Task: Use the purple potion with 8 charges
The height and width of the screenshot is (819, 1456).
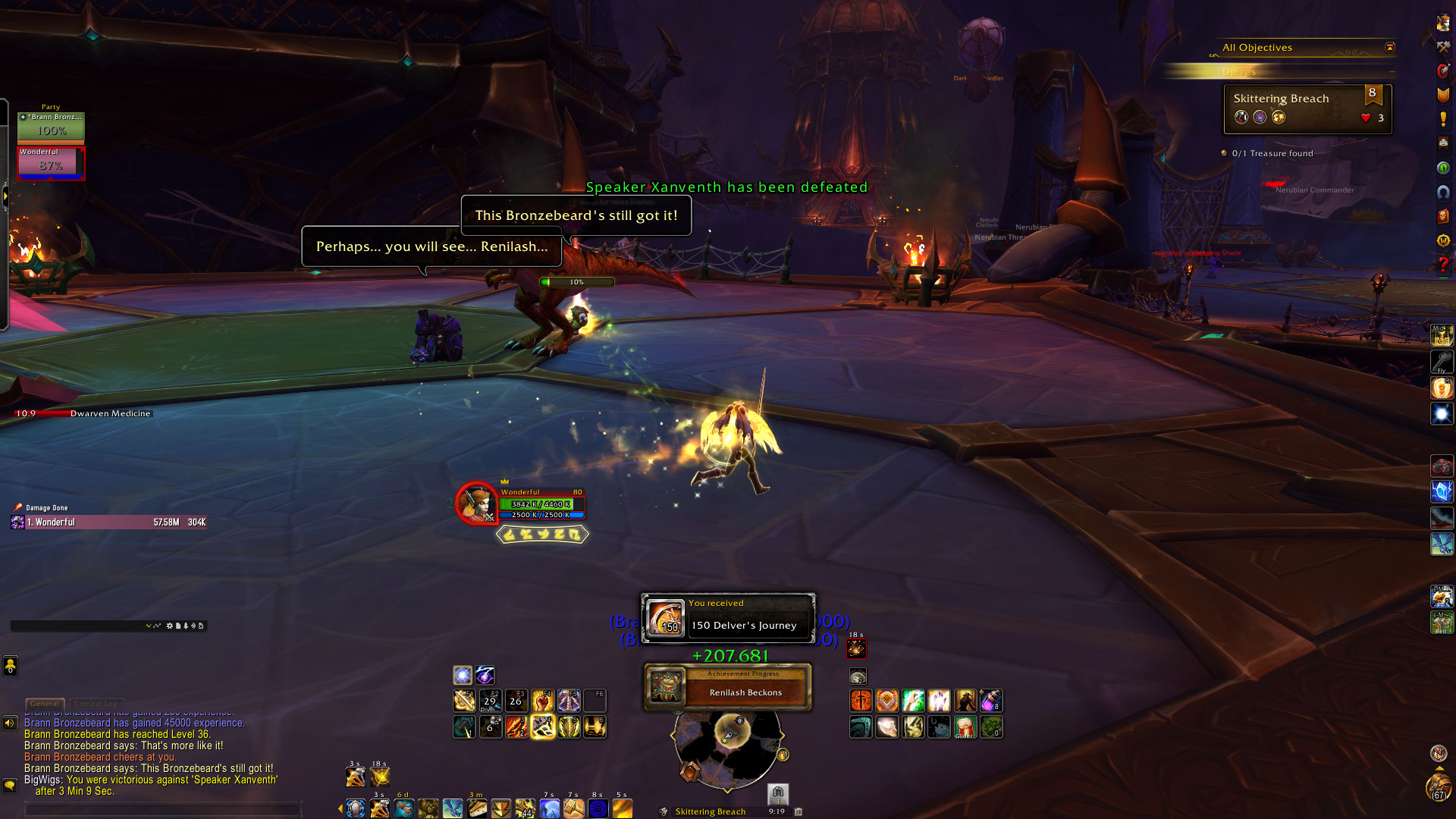Action: point(990,700)
